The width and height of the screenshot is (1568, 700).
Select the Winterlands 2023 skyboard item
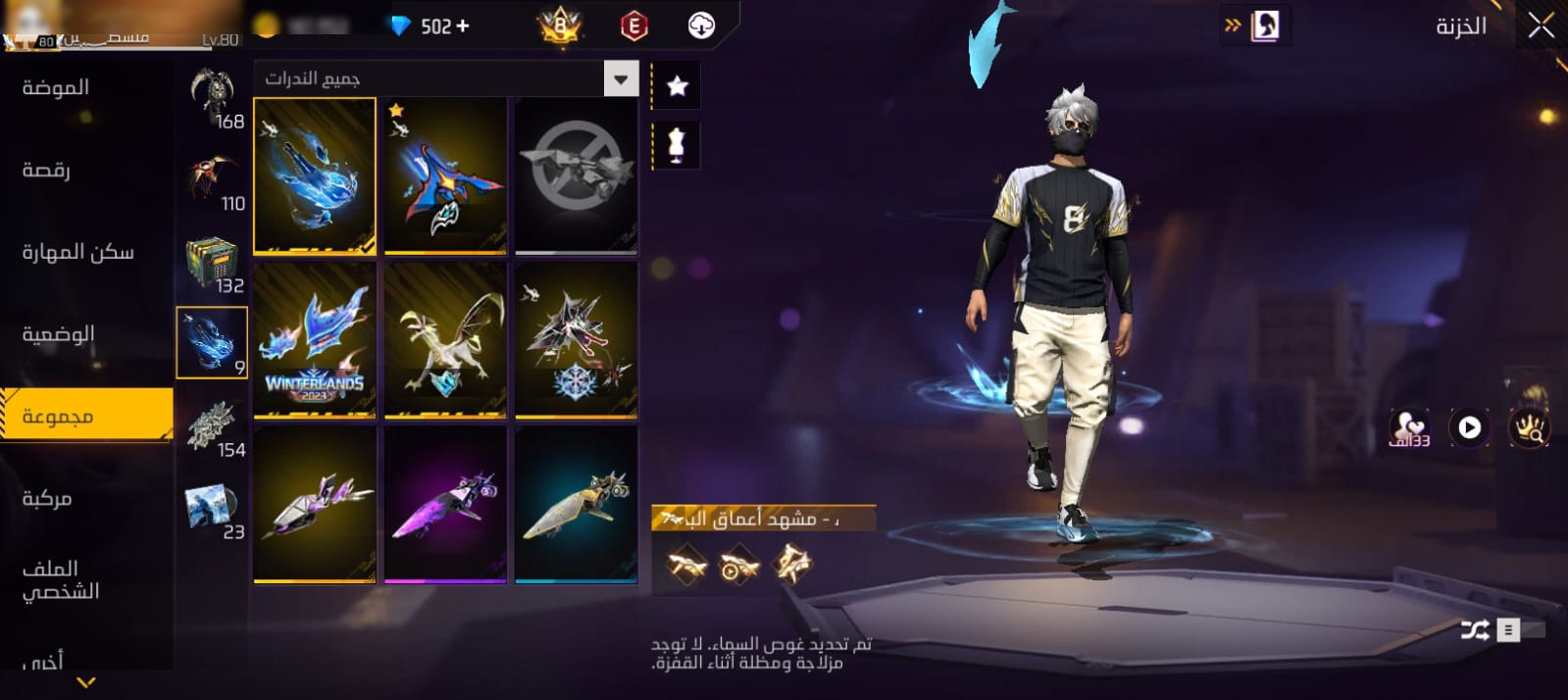[315, 340]
